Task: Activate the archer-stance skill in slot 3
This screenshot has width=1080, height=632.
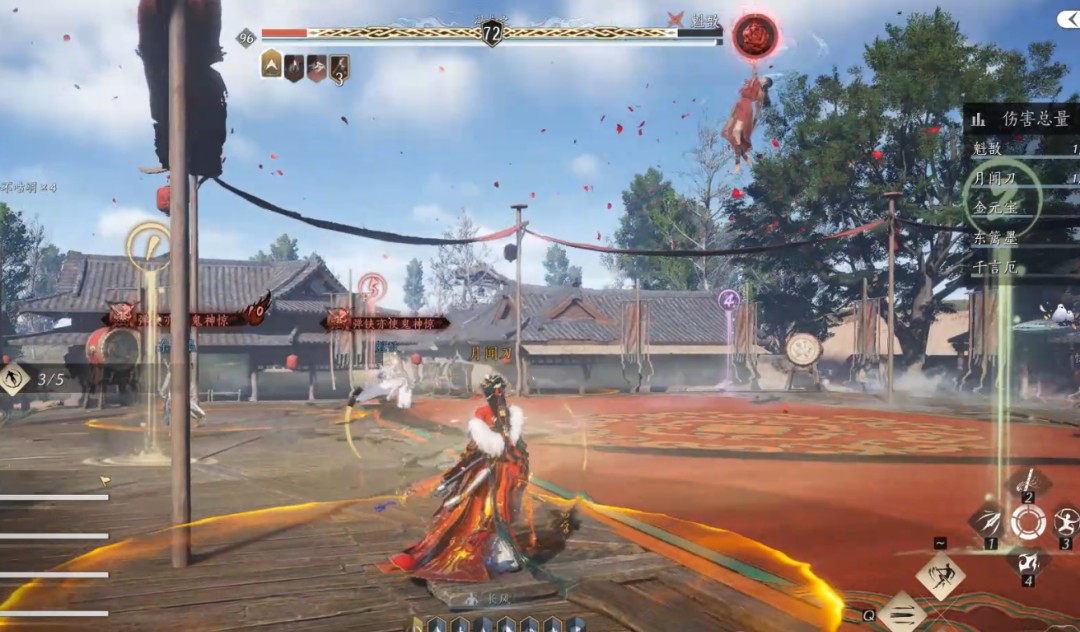Action: tap(1066, 521)
